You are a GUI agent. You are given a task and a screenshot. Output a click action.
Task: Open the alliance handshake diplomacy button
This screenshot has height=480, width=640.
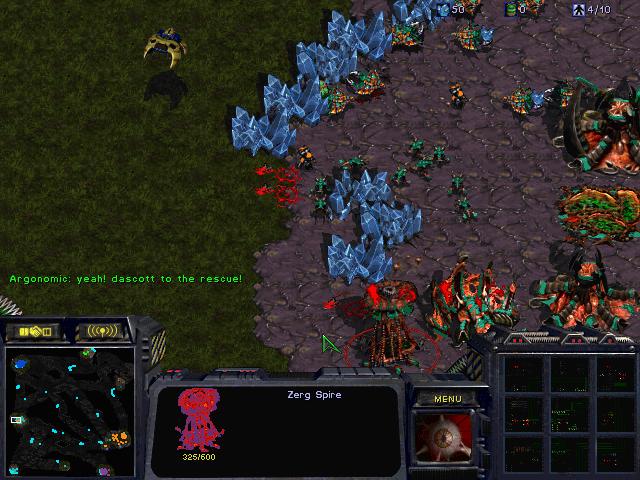(x=33, y=330)
